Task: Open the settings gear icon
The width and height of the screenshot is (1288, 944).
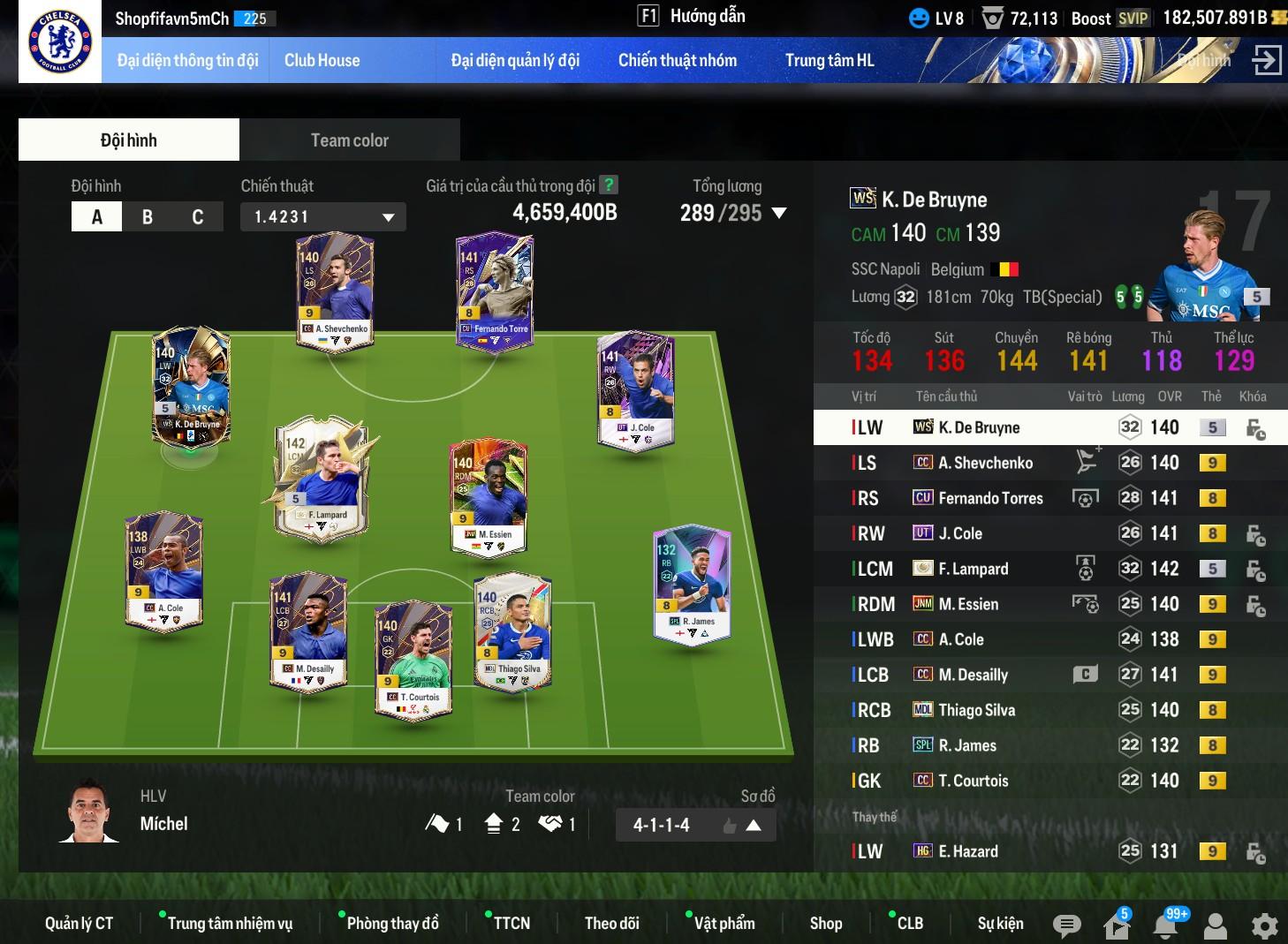Action: [x=1264, y=925]
